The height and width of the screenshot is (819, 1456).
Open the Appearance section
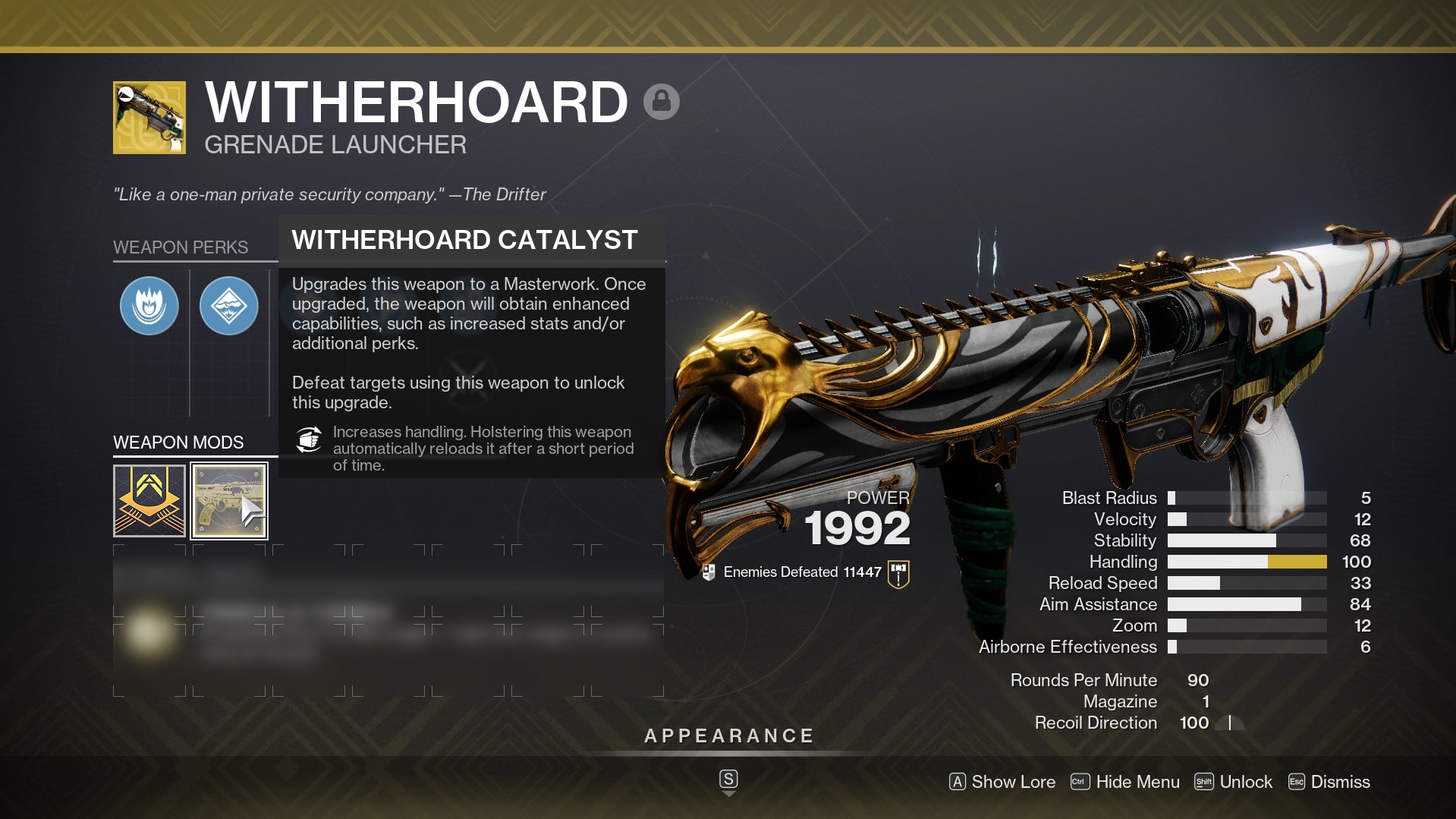pos(728,736)
